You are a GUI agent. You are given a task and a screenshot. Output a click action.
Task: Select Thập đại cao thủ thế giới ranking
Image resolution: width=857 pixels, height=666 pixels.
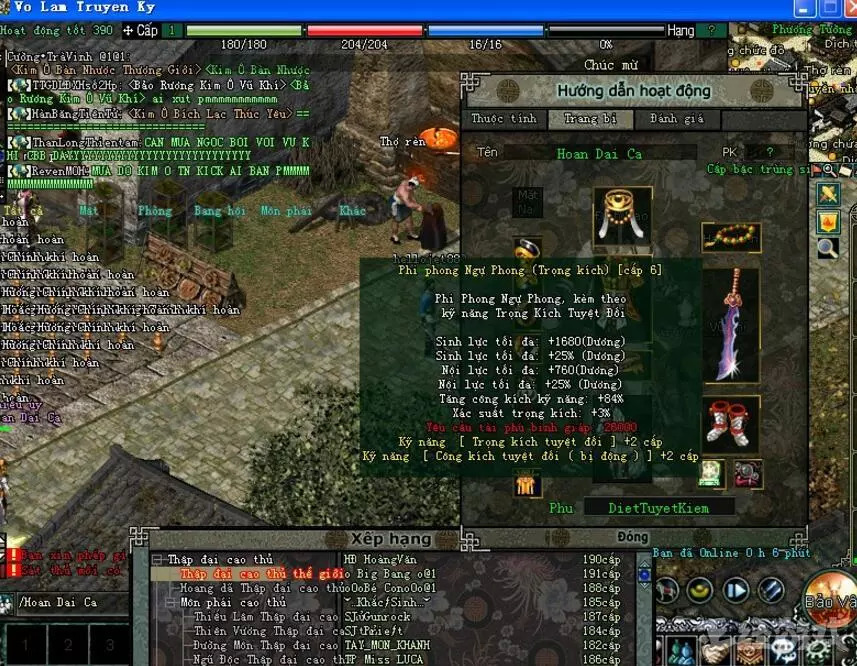(262, 574)
